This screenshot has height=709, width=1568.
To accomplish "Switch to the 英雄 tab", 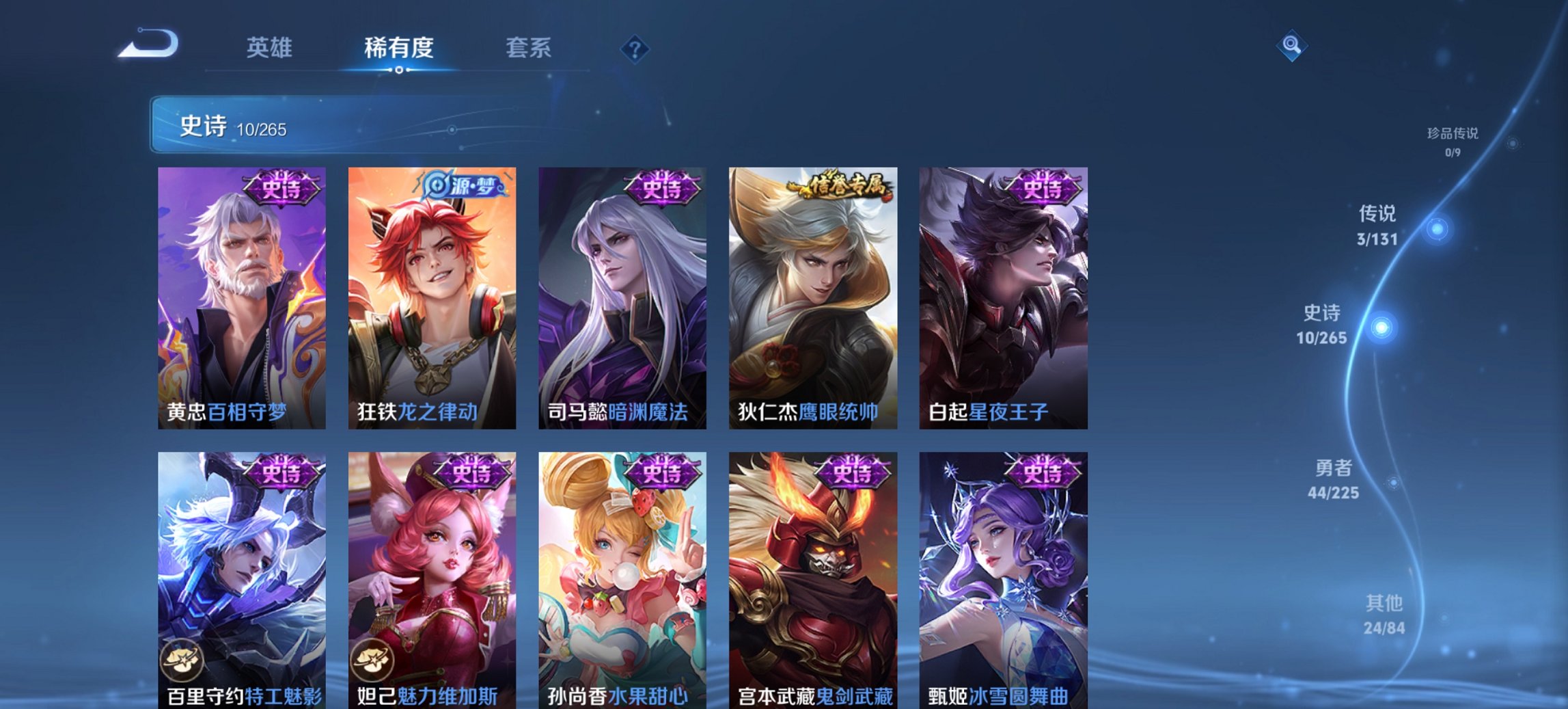I will (x=270, y=48).
